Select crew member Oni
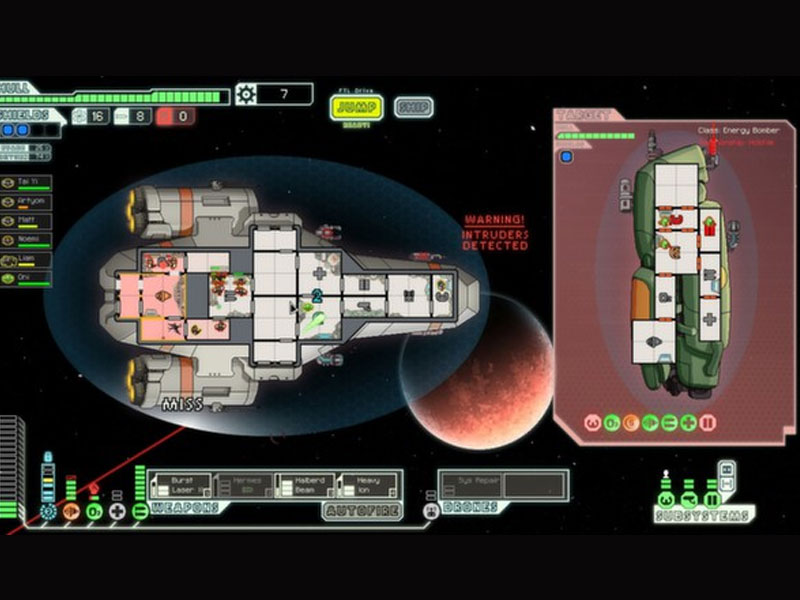Viewport: 800px width, 600px height. (27, 277)
